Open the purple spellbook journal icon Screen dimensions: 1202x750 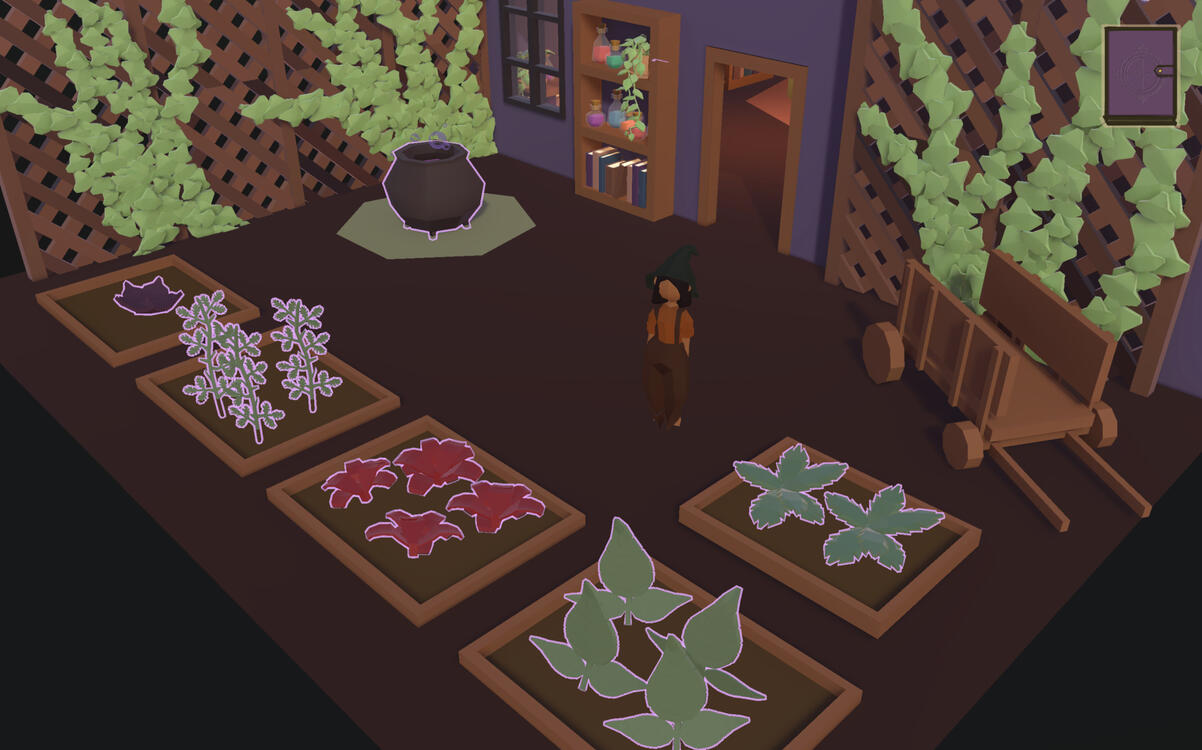click(1140, 74)
